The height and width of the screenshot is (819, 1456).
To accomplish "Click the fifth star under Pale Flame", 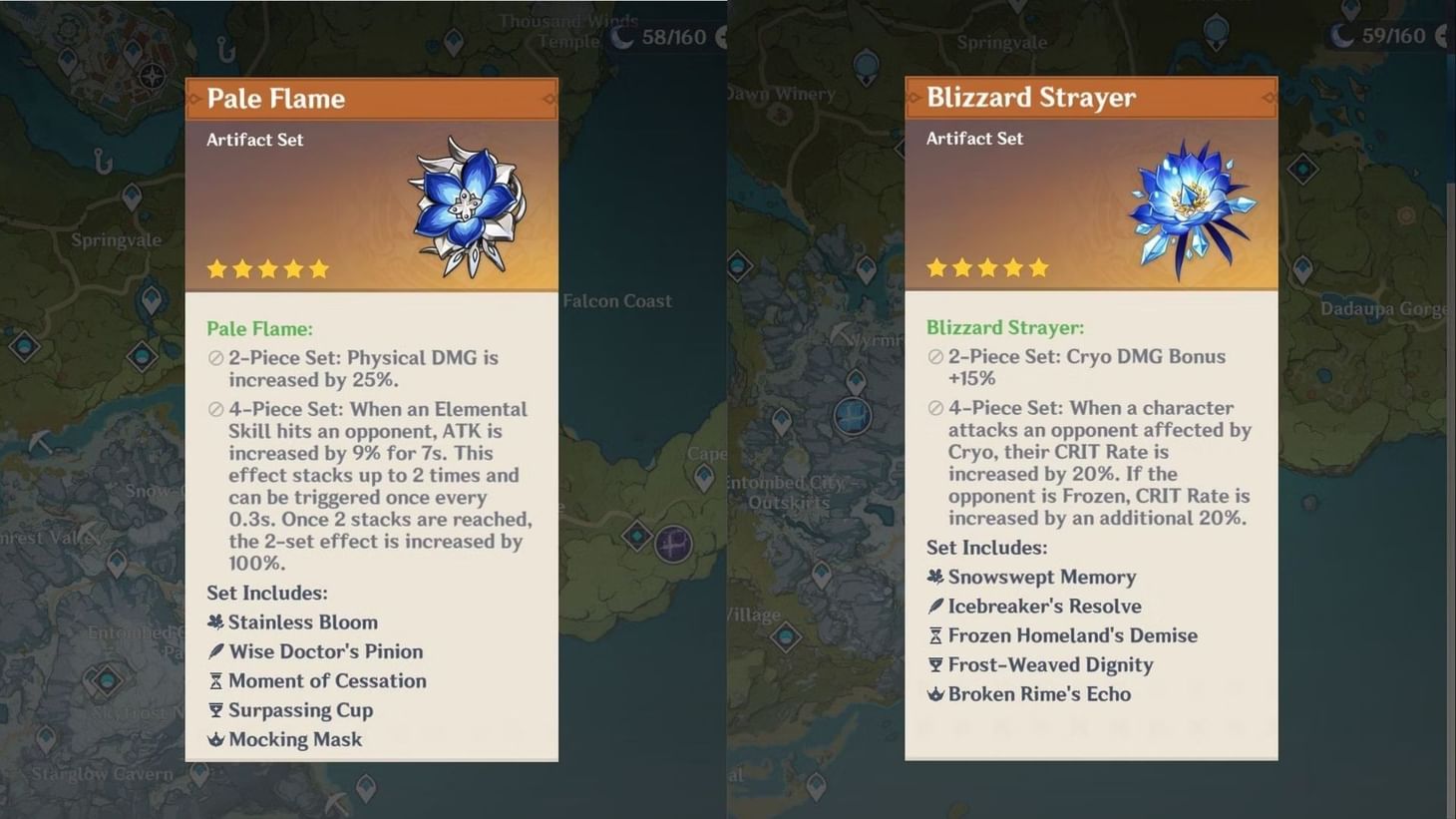I will point(318,267).
